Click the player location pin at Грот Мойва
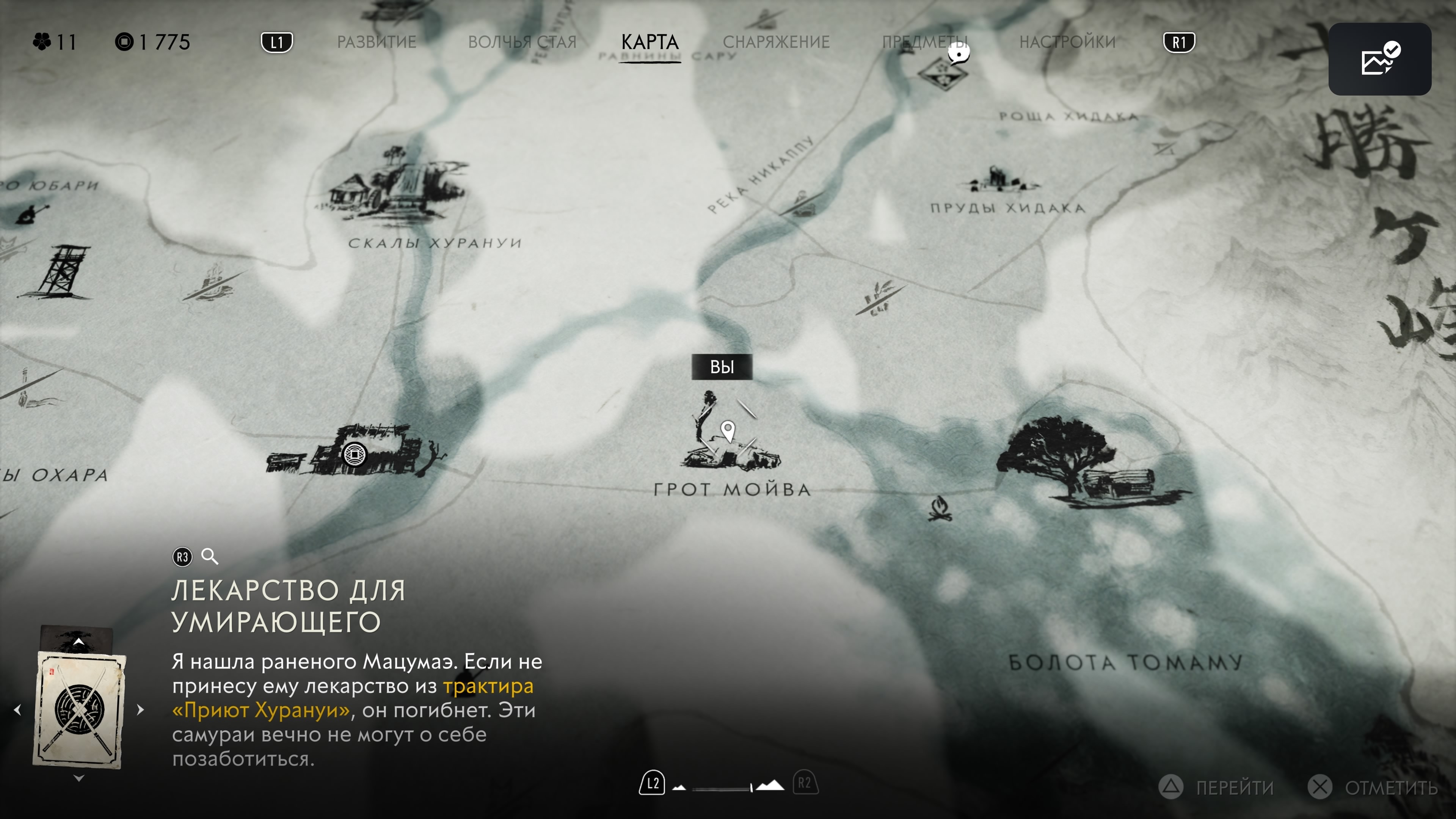The image size is (1456, 819). pos(728,431)
